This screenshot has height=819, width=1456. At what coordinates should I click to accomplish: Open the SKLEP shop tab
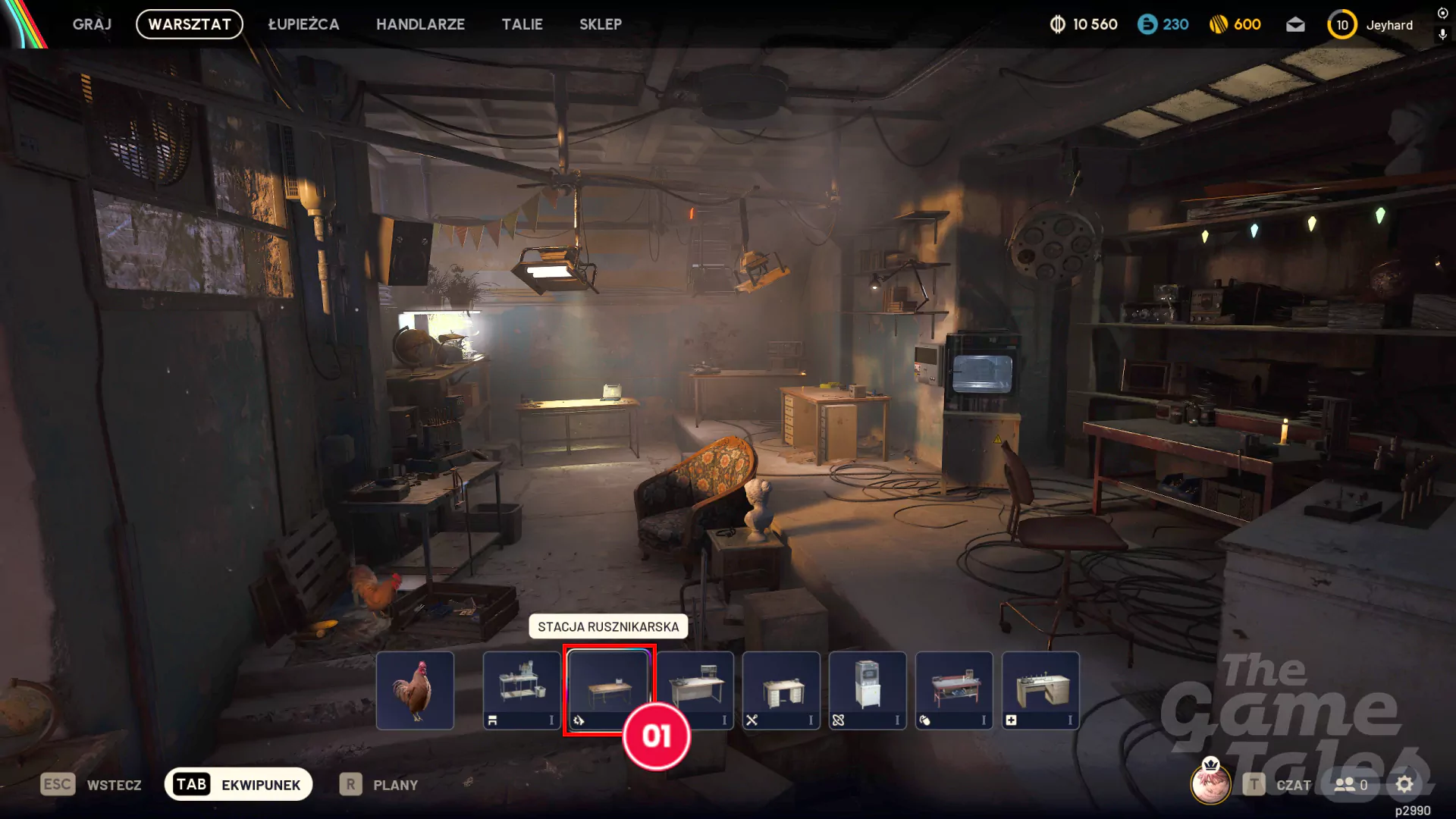coord(600,24)
